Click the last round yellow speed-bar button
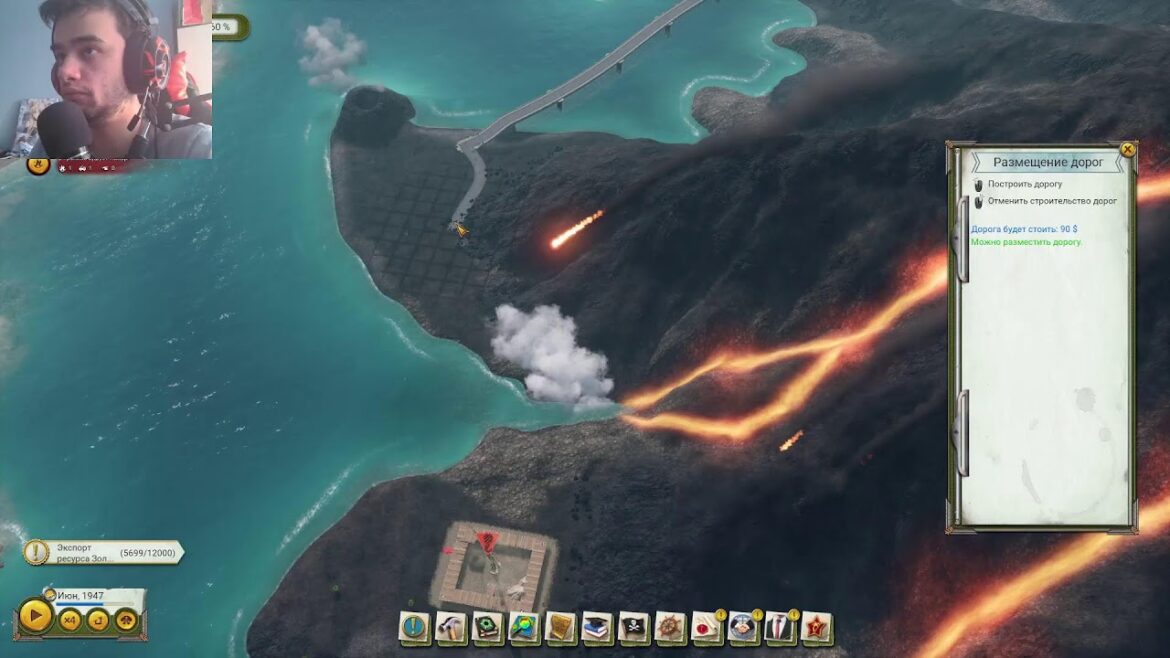This screenshot has width=1170, height=658. point(126,620)
